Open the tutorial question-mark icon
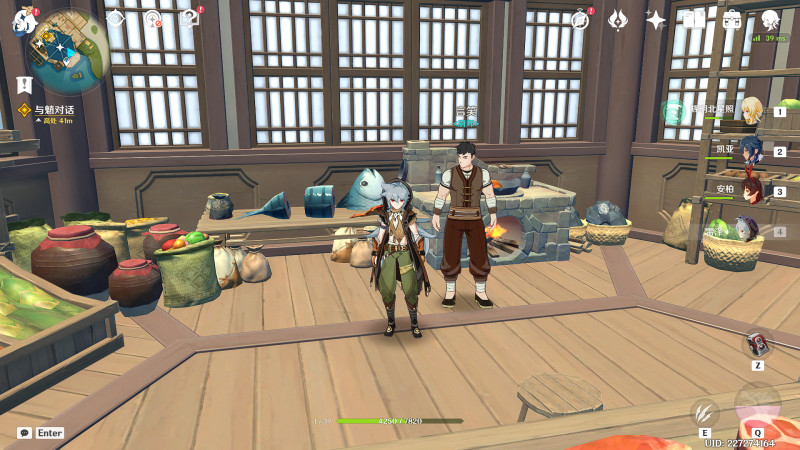 (x=189, y=18)
